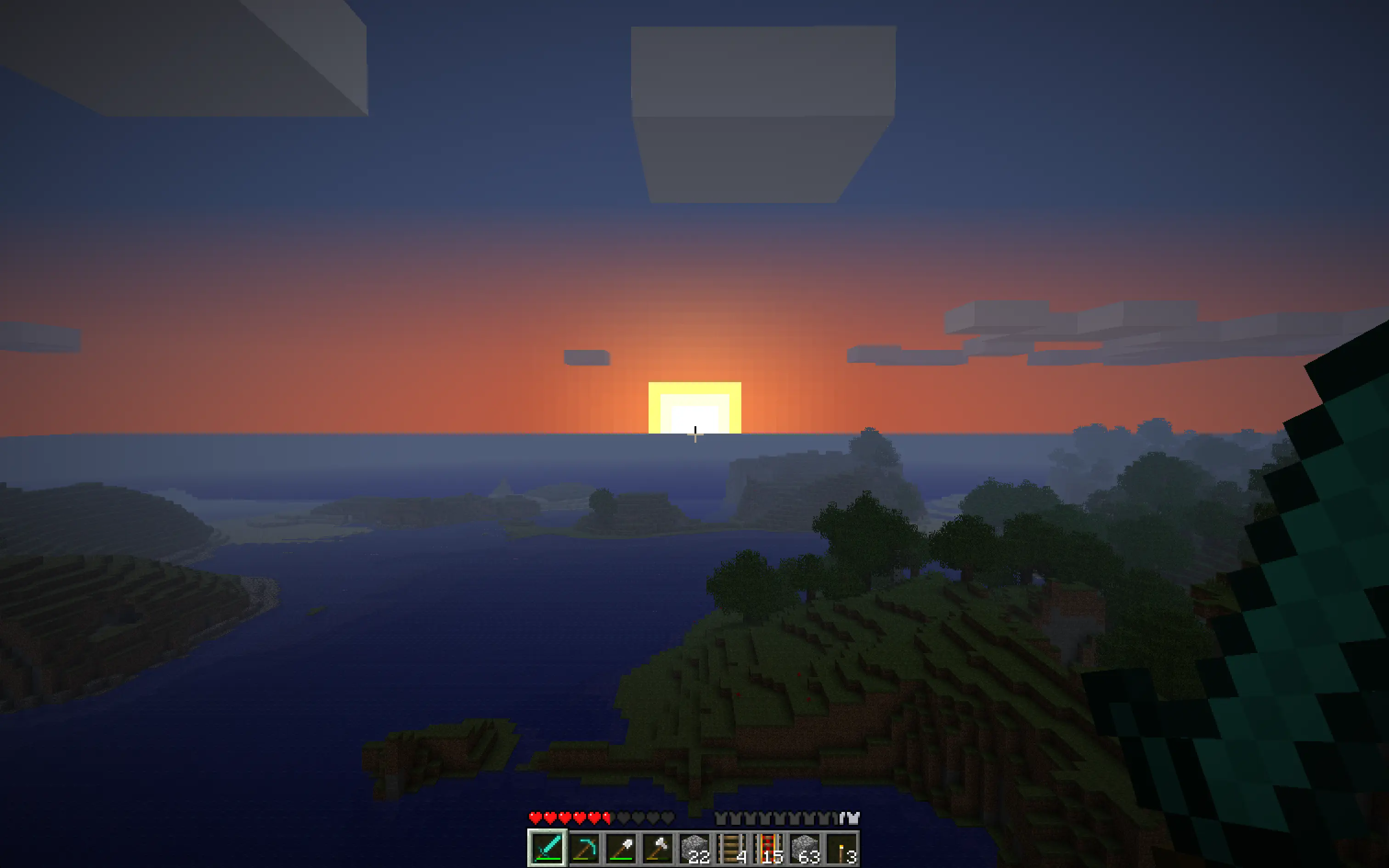
Task: Click the leftmost full red heart
Action: point(536,817)
